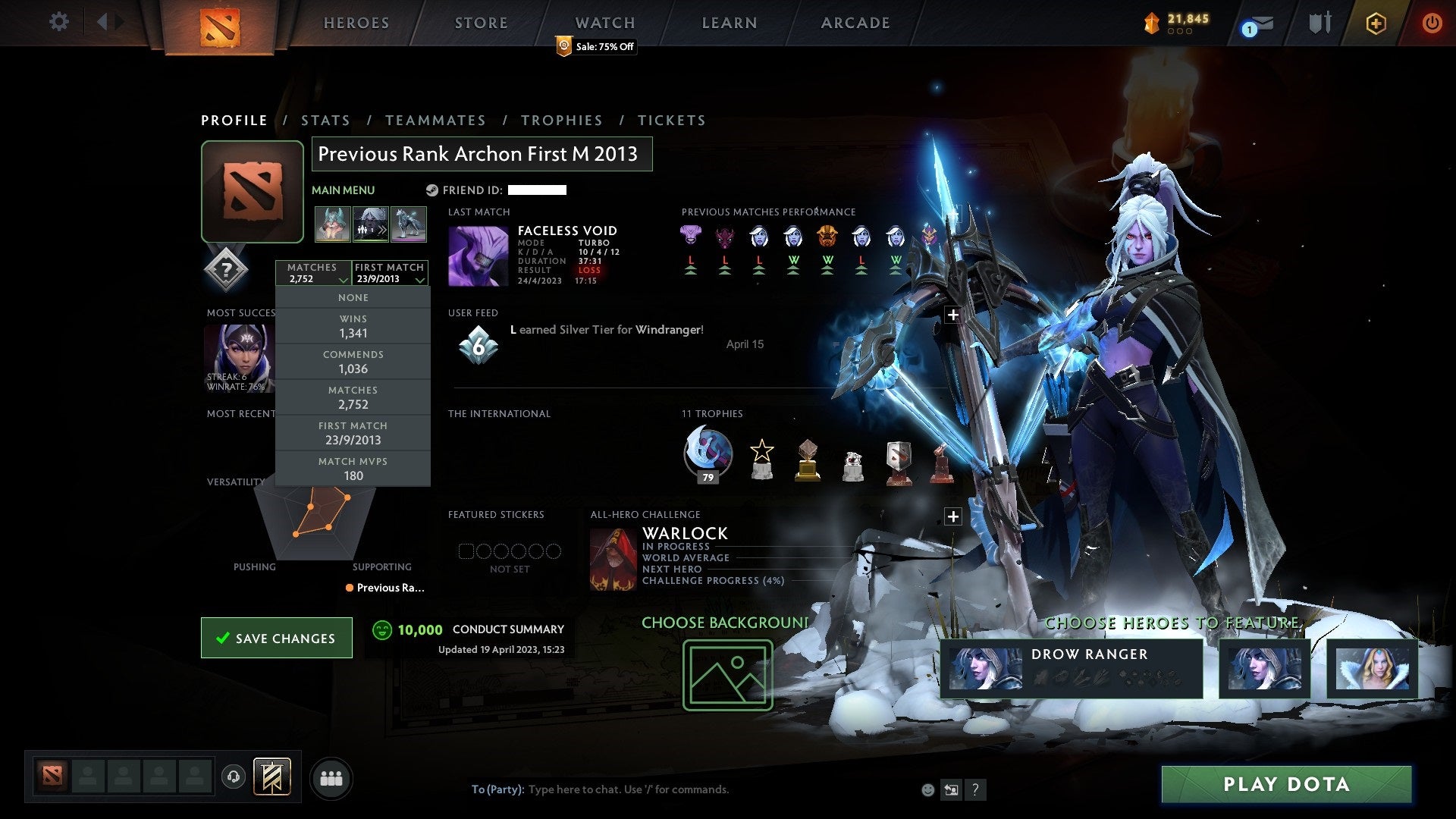Image resolution: width=1456 pixels, height=819 pixels.
Task: Open the settings gear icon
Action: pos(58,22)
